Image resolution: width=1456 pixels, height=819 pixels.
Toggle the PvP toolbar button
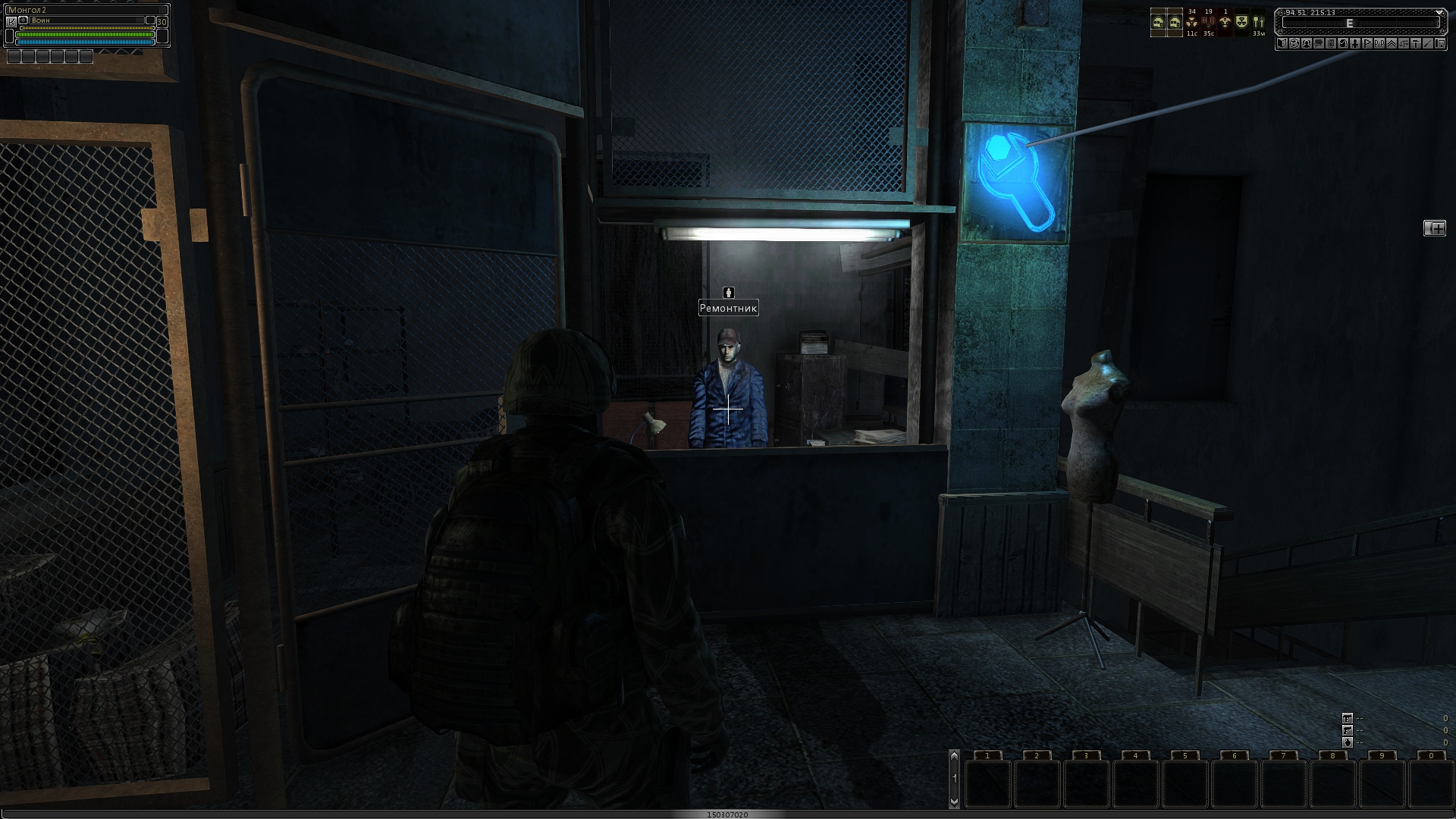1379,43
